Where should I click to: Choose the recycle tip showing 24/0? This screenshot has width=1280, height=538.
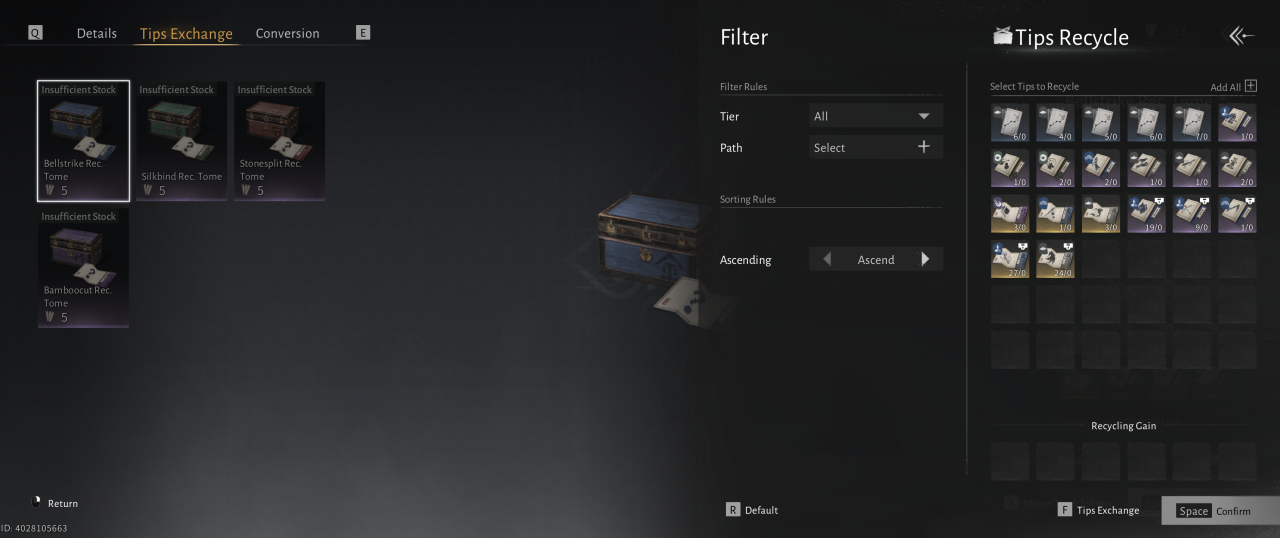coord(1055,259)
